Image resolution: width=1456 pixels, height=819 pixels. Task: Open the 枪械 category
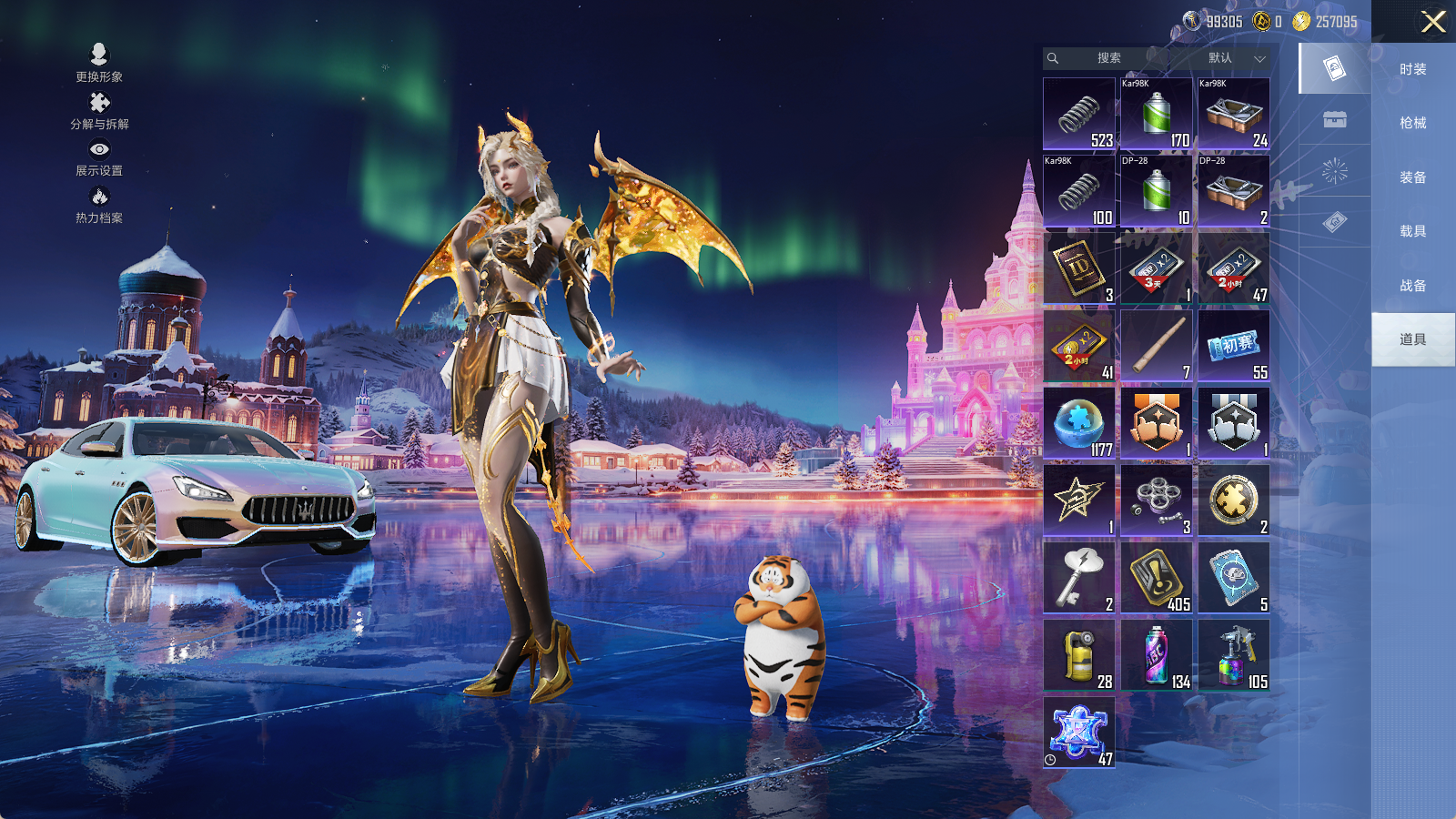pos(1412,123)
